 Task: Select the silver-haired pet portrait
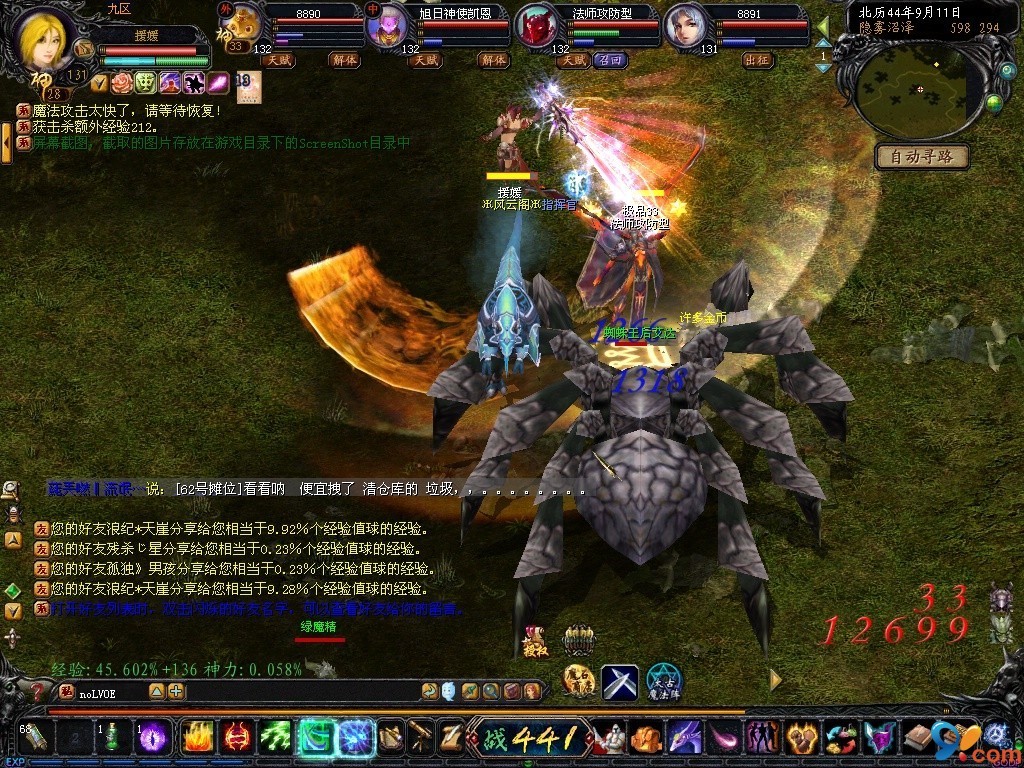click(x=685, y=25)
